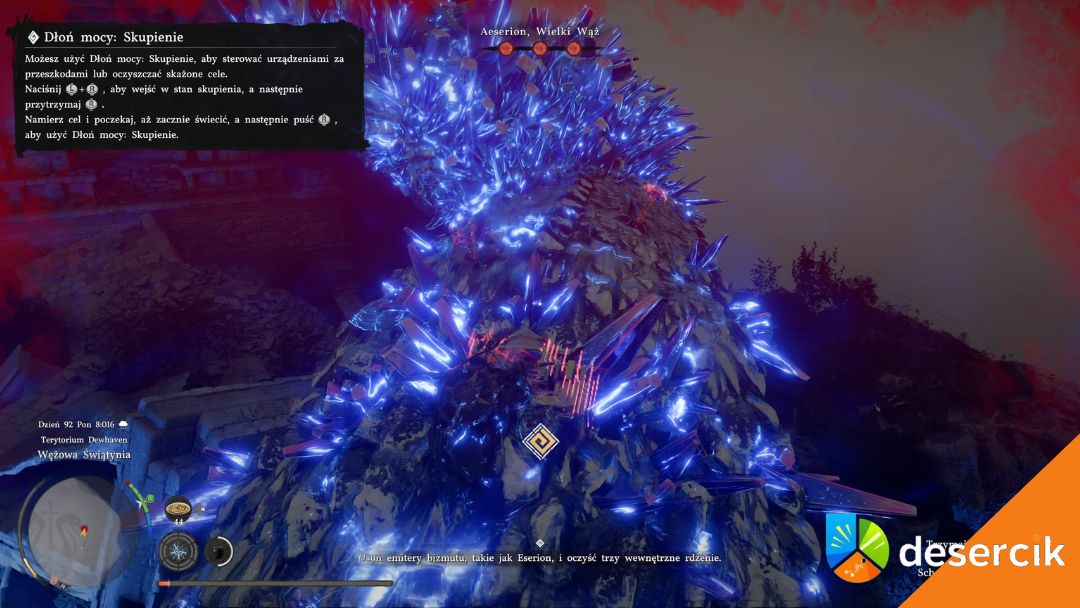Image resolution: width=1080 pixels, height=608 pixels.
Task: Activate the snowflake frost ability icon
Action: point(178,551)
